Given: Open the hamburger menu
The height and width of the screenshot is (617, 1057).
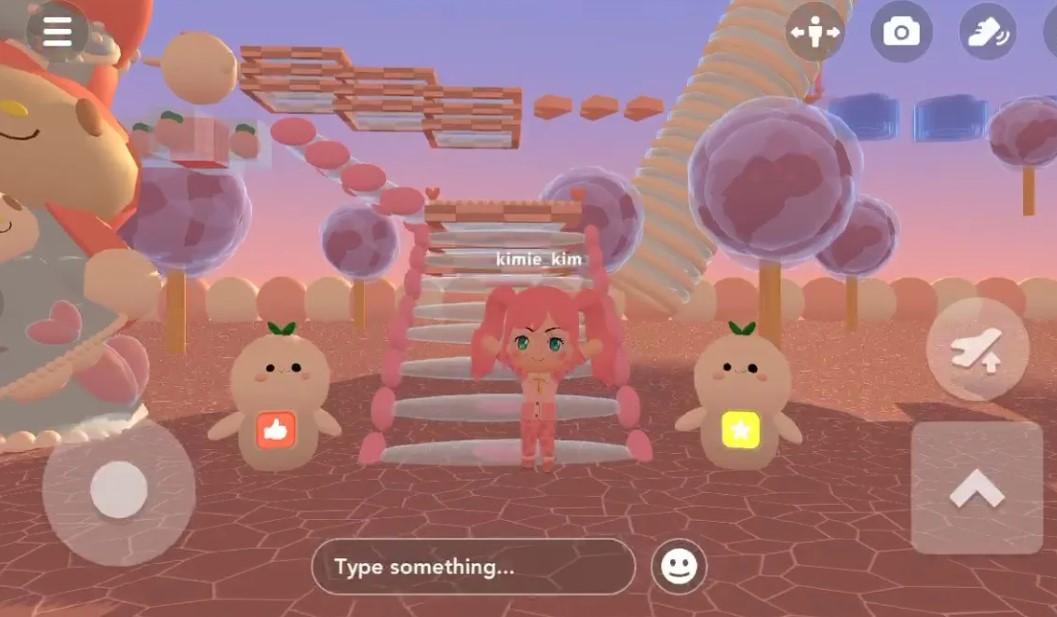Looking at the screenshot, I should pos(57,31).
